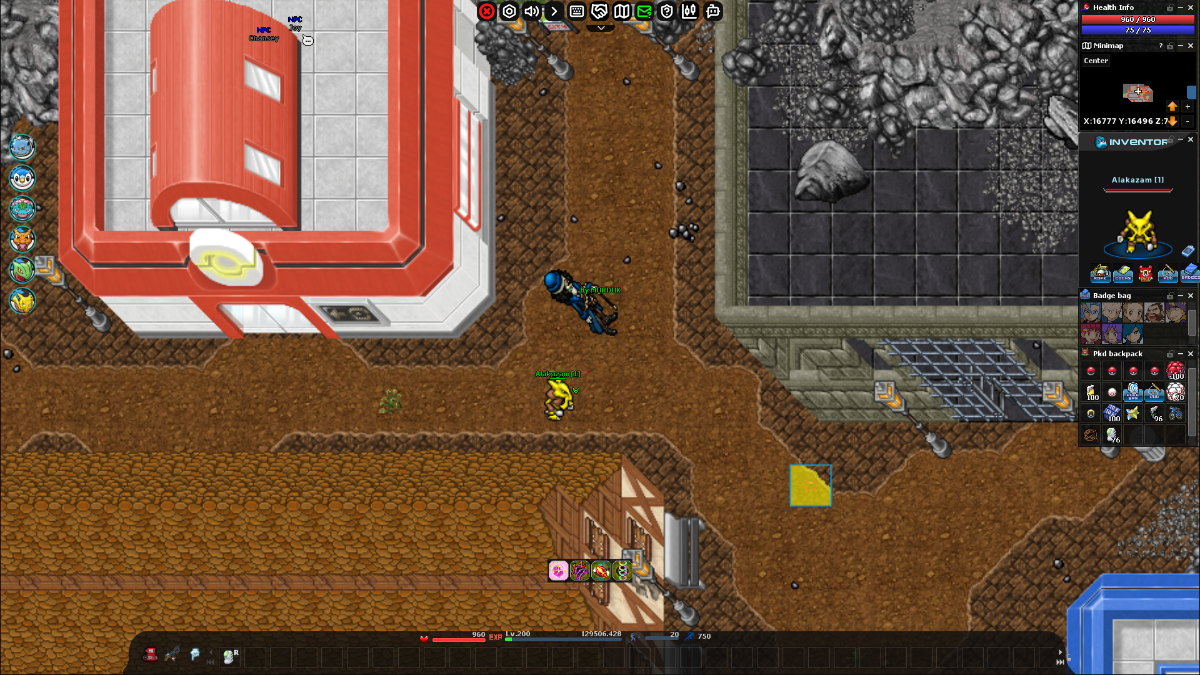
Task: Select the Piplup party portrait
Action: click(x=22, y=178)
